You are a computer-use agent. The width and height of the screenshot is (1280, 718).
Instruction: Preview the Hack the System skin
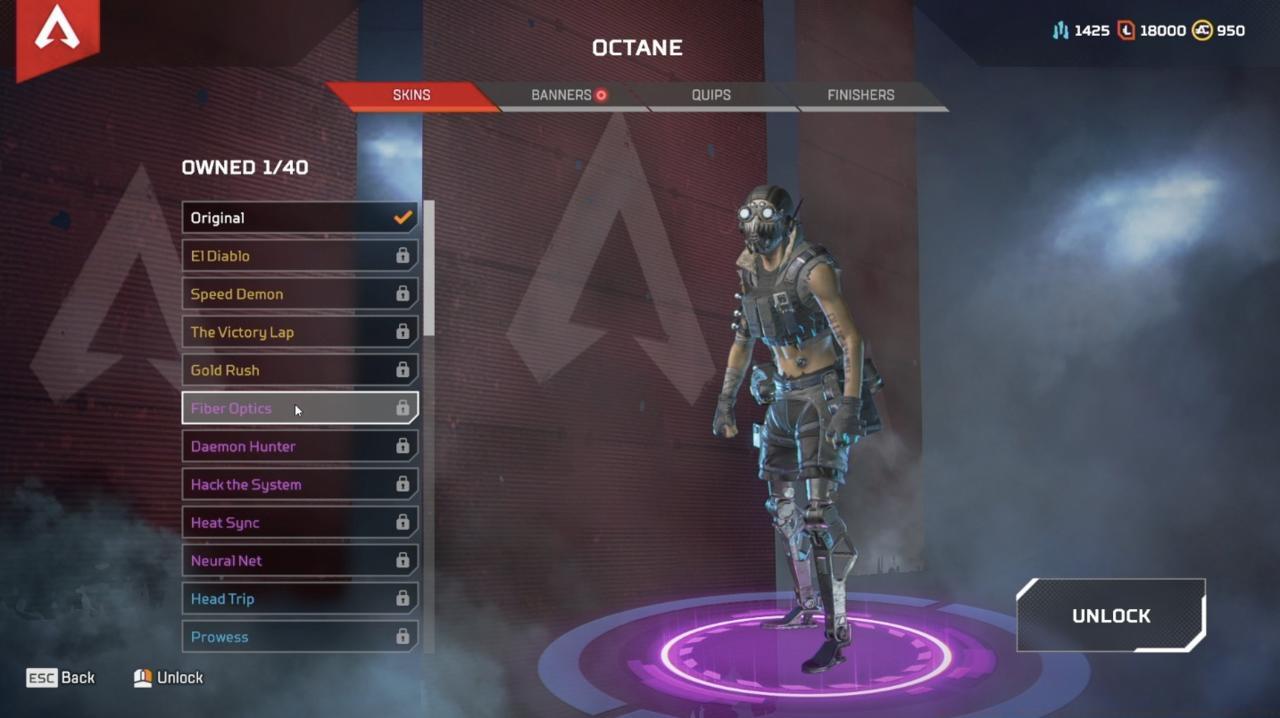click(x=299, y=484)
